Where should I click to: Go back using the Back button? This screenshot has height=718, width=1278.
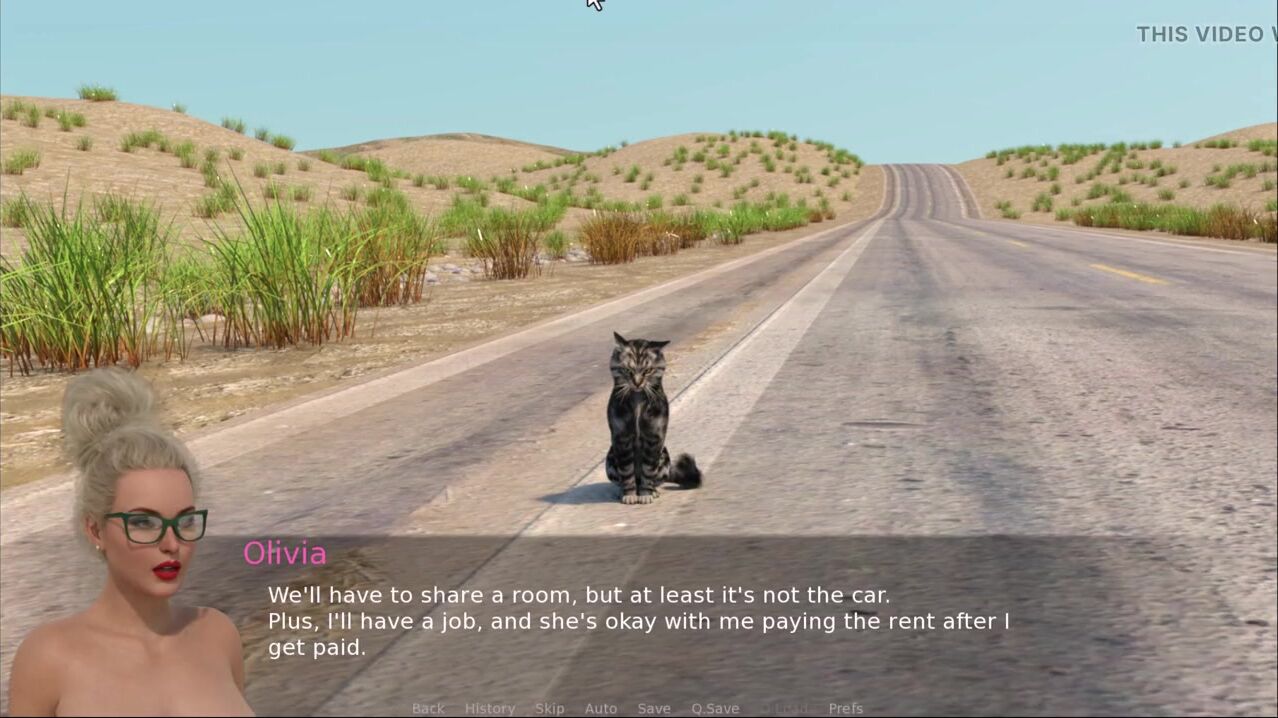point(428,708)
